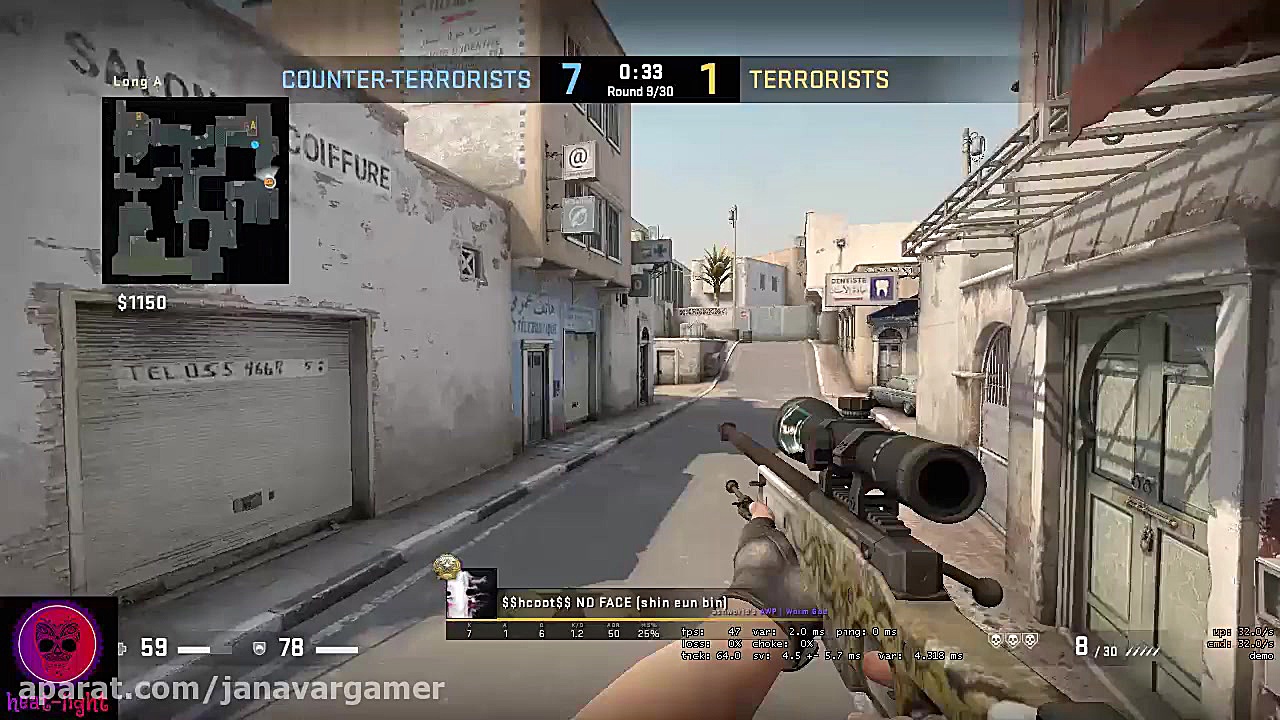1280x720 pixels.
Task: Click the COUNTER-TERRORISTS team name
Action: click(406, 80)
